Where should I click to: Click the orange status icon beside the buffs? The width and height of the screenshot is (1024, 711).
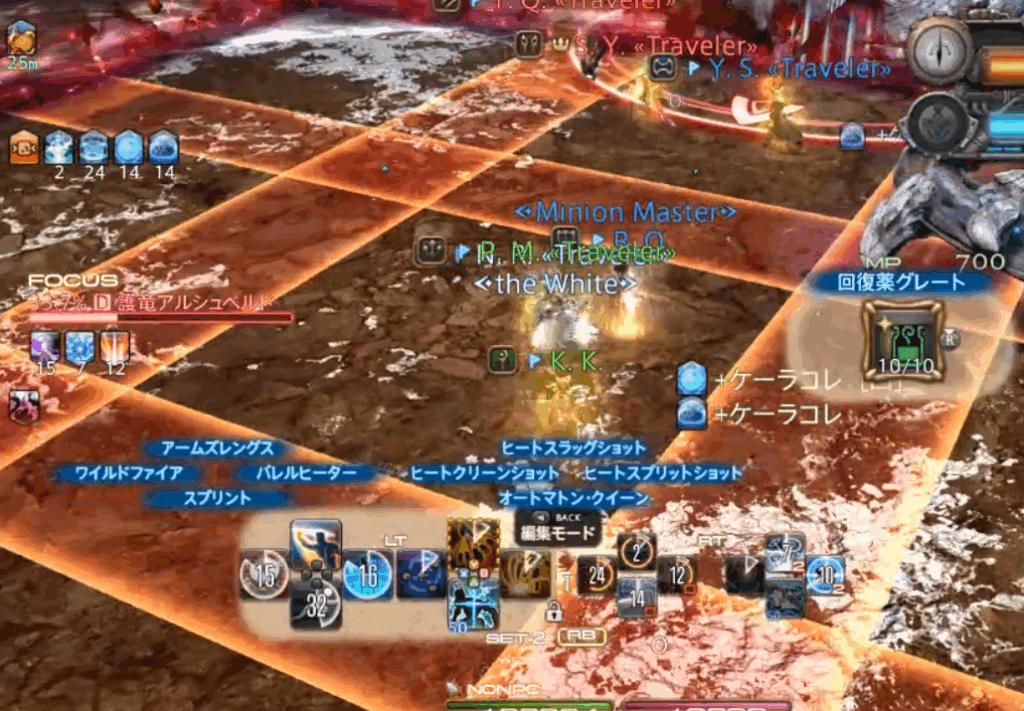24,148
